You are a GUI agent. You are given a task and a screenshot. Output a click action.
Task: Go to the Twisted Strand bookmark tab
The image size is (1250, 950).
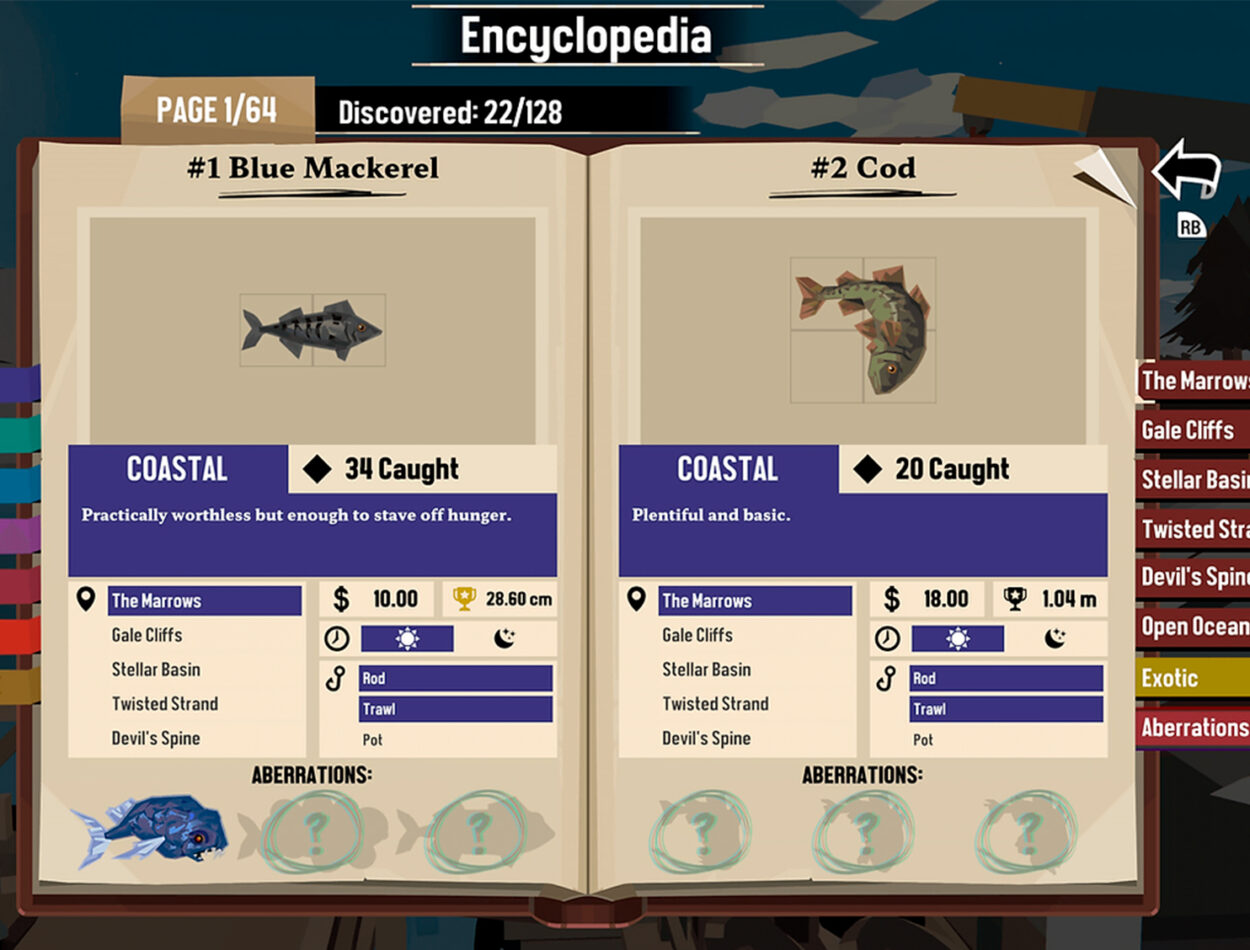pyautogui.click(x=1194, y=529)
